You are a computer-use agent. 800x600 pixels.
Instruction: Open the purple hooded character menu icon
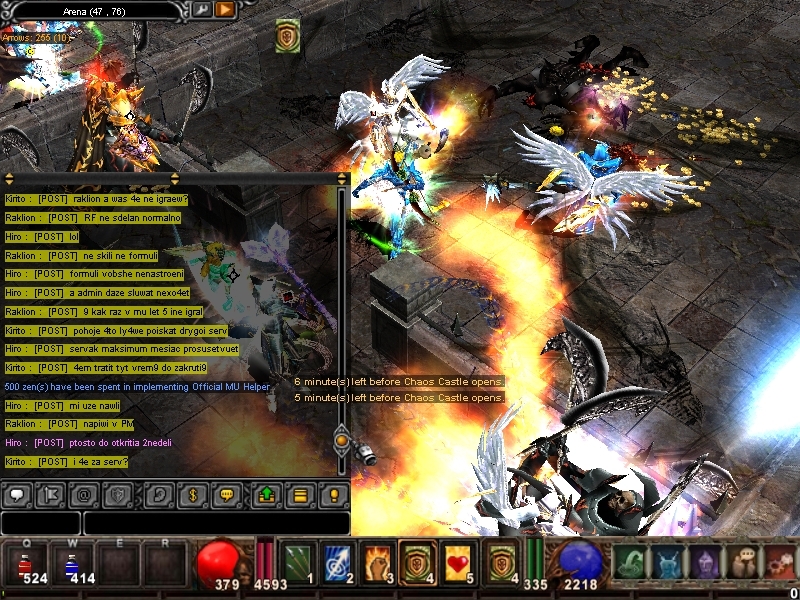click(x=705, y=563)
